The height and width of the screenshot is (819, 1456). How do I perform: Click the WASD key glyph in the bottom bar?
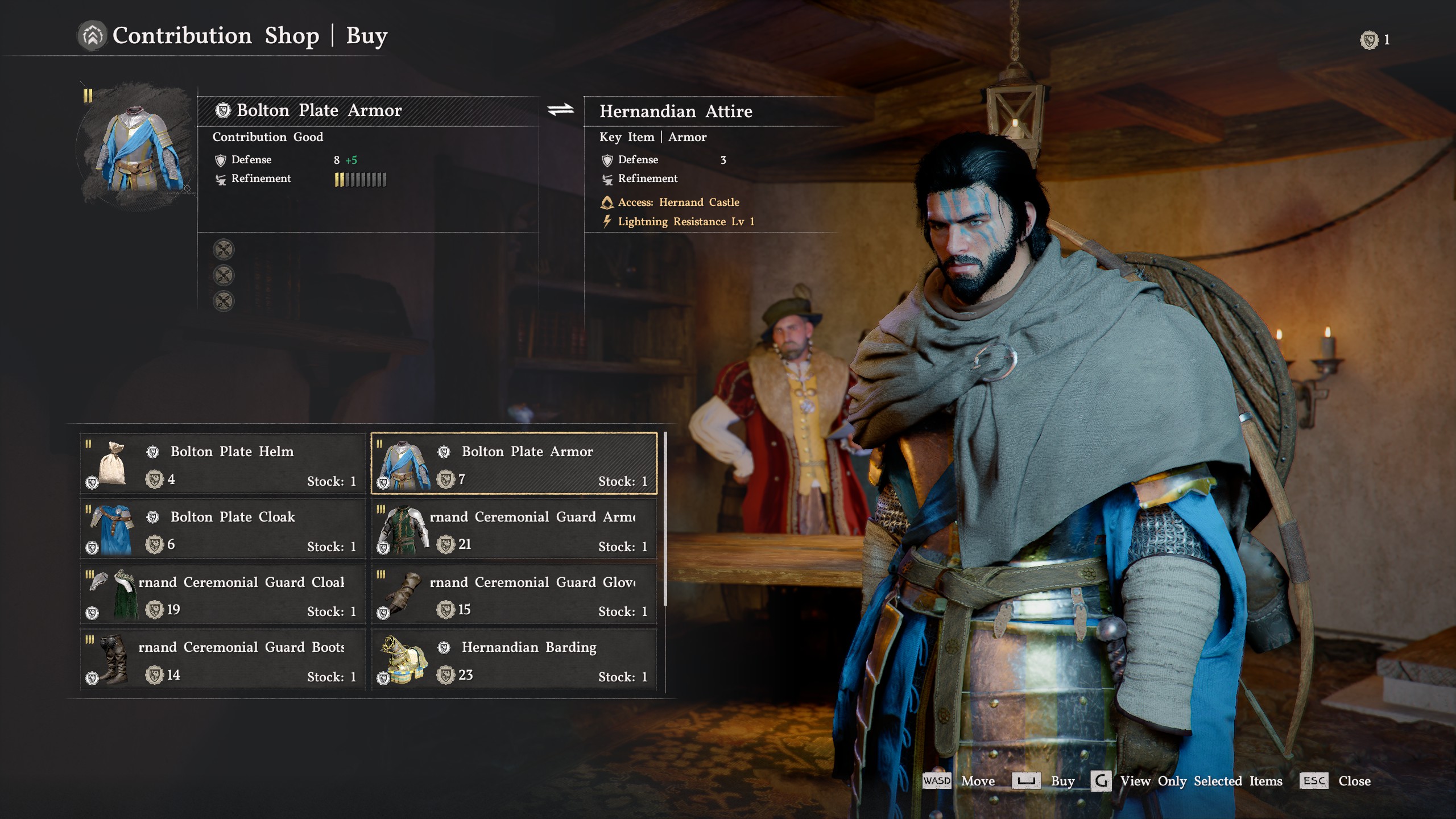(937, 781)
